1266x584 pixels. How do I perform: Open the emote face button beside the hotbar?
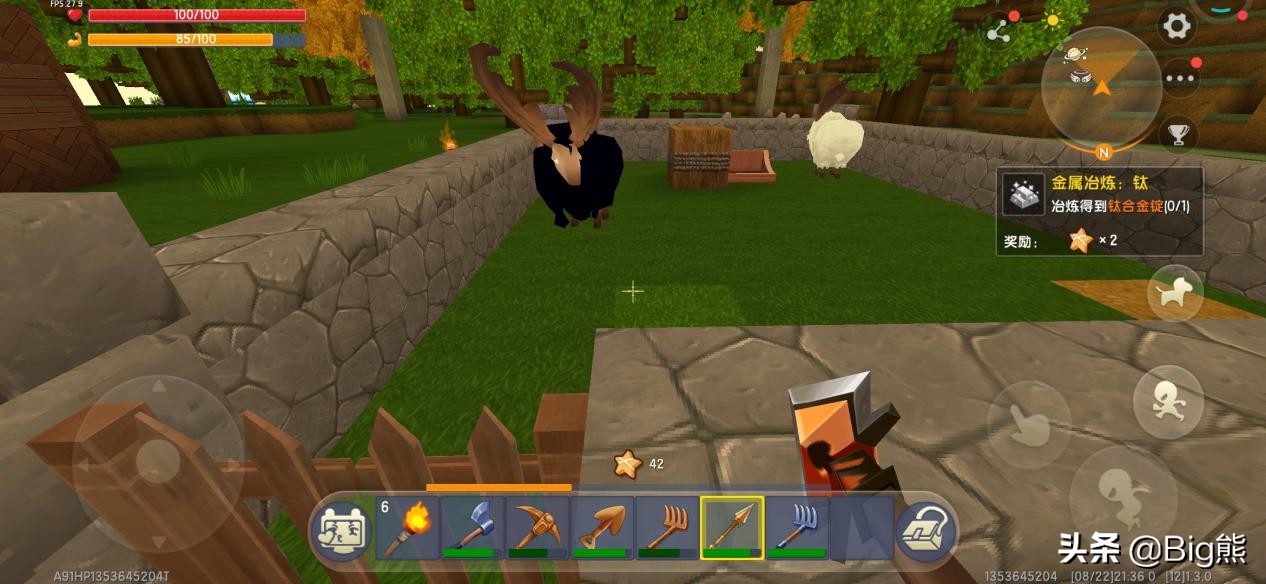point(341,530)
